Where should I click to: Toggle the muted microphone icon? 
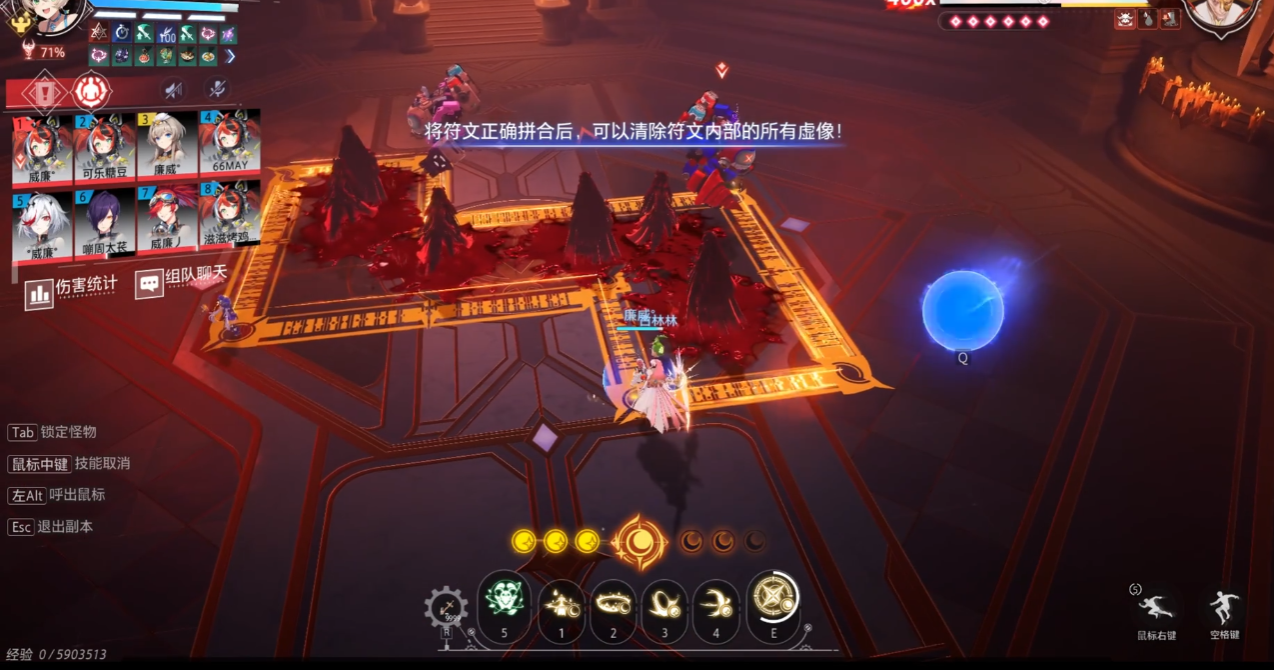[x=216, y=90]
